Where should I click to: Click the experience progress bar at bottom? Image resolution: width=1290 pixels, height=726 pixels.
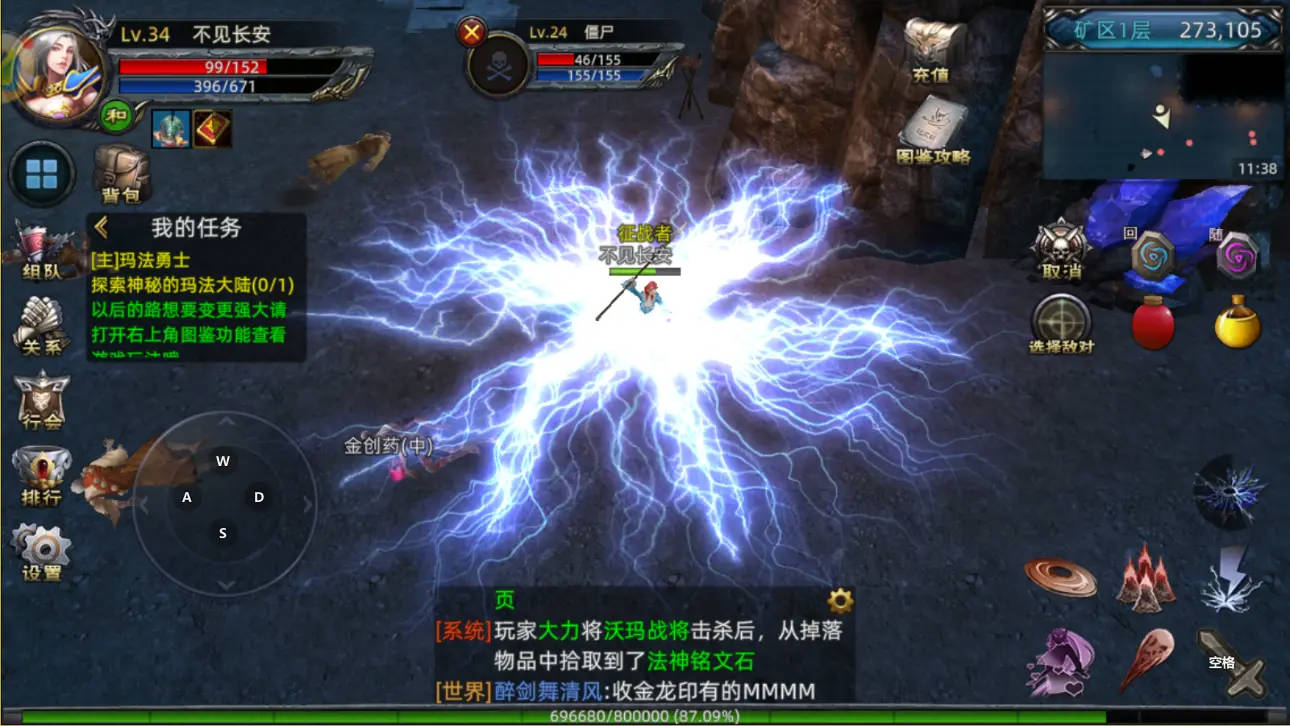click(645, 716)
